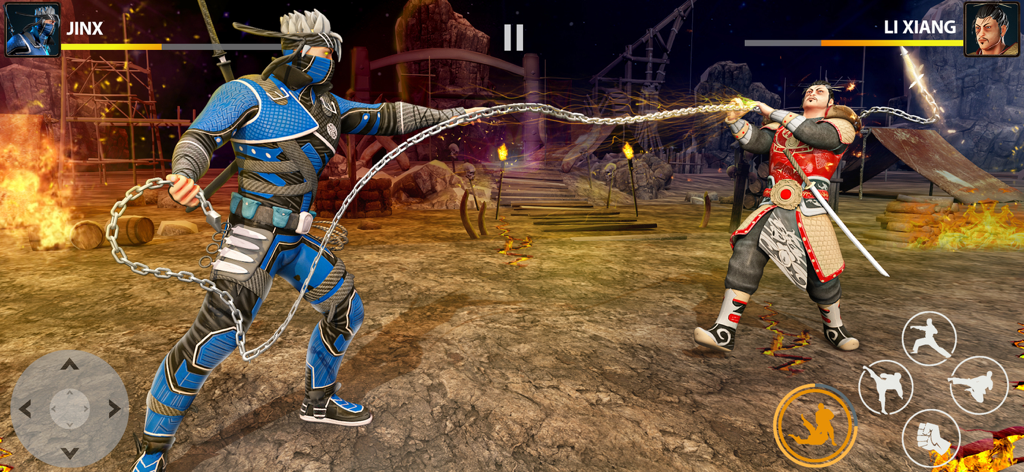This screenshot has height=472, width=1024.
Task: Tap the fist punch attack button
Action: click(x=930, y=438)
